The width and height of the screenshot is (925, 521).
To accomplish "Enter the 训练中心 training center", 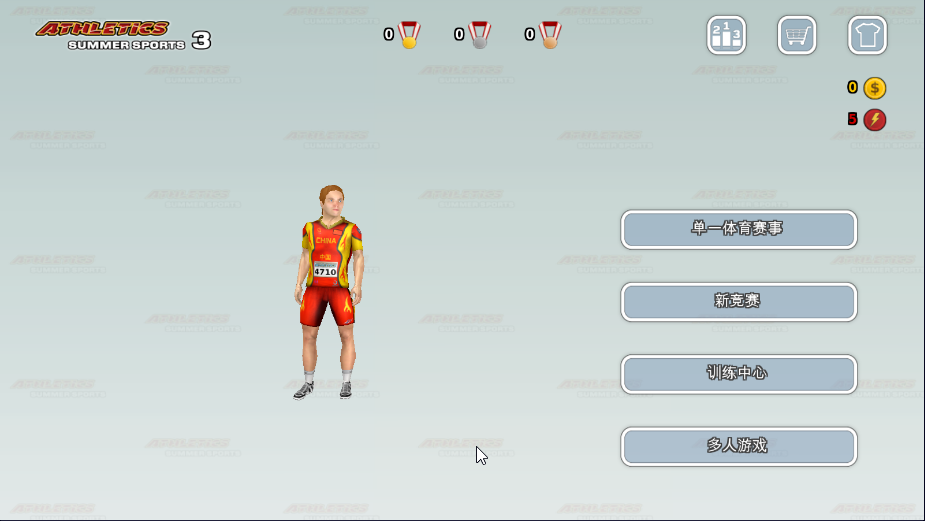I will click(738, 374).
